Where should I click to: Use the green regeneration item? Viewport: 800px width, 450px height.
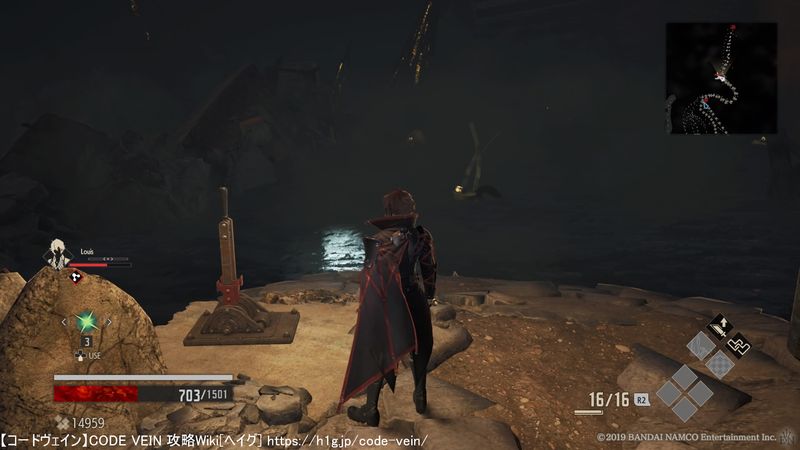coord(87,322)
